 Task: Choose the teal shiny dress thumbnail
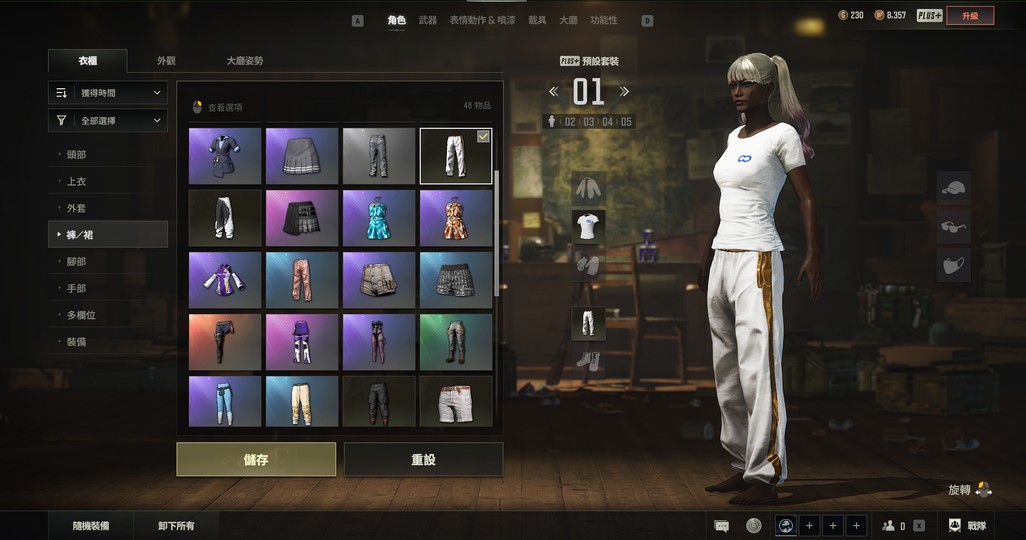(379, 218)
